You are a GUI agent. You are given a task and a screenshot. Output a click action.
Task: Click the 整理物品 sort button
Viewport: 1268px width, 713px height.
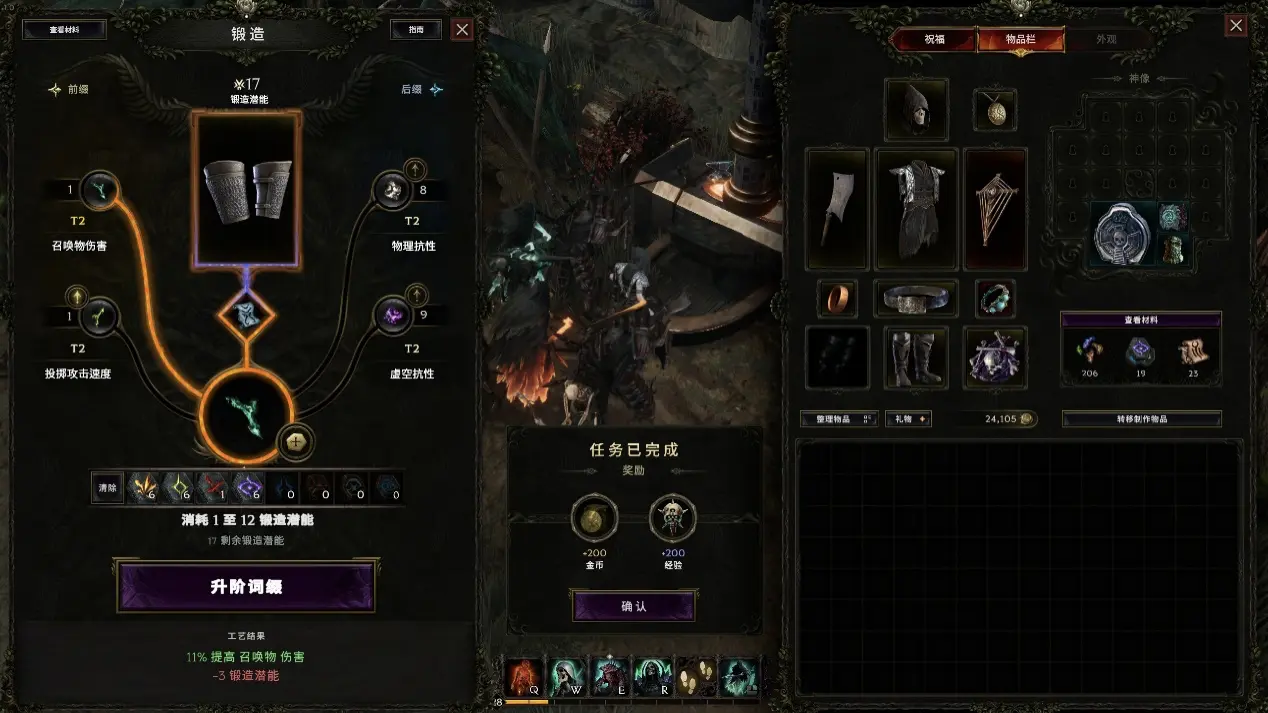(x=838, y=419)
